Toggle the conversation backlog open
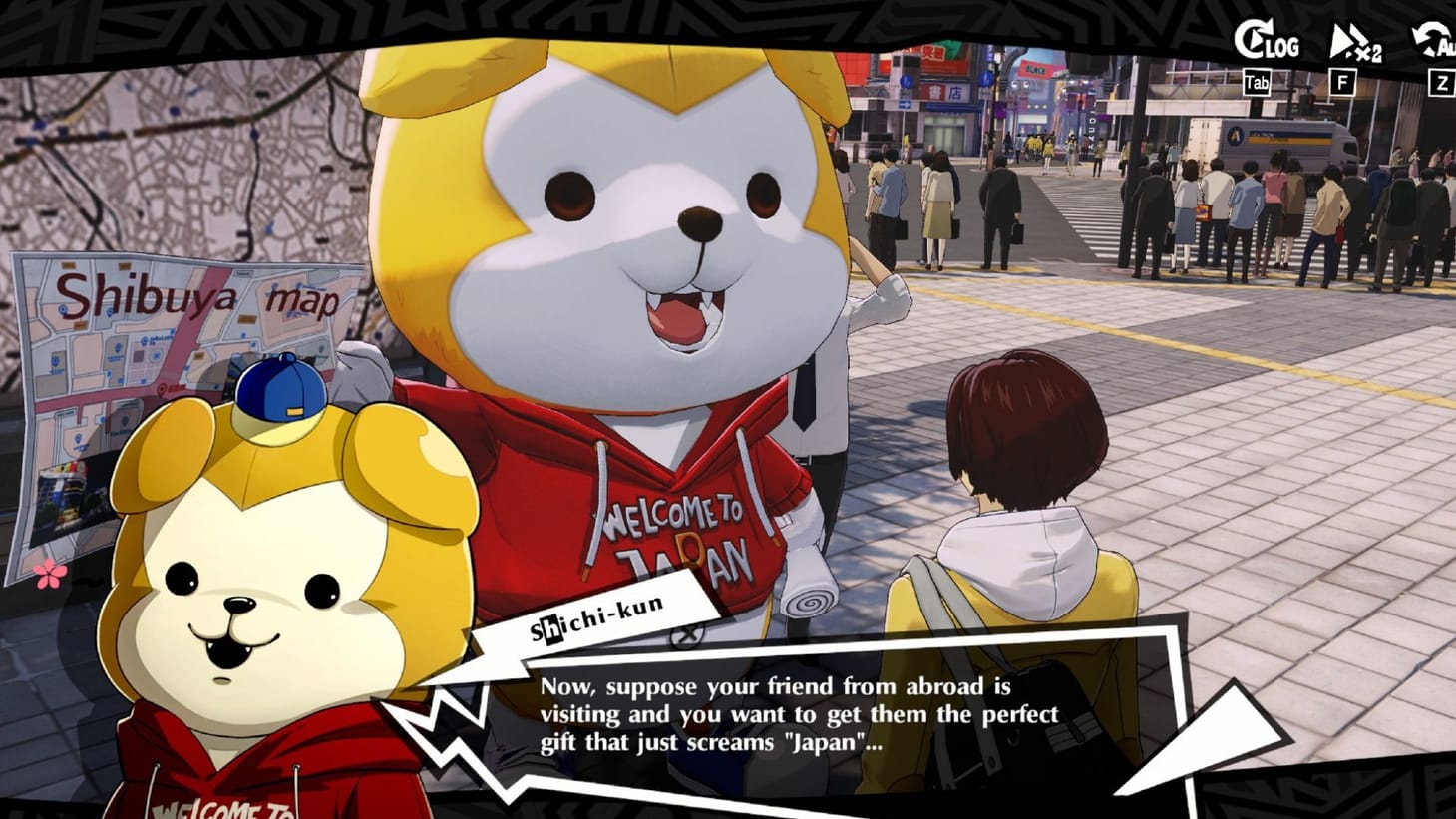Screen dimensions: 1456x819 pos(1271,42)
